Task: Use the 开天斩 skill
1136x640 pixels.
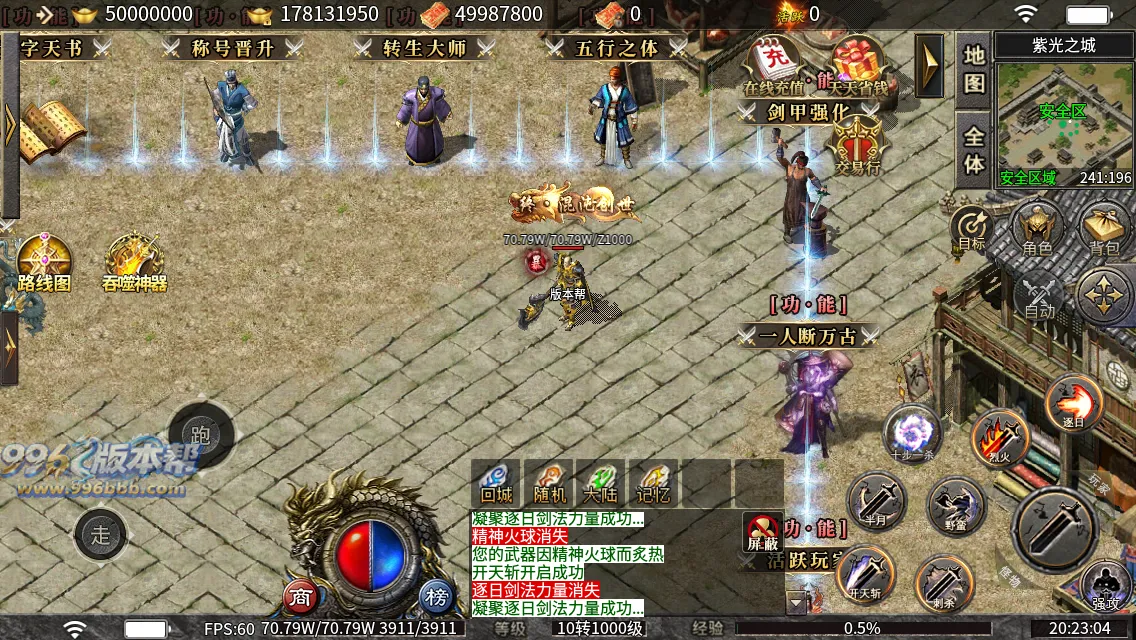Action: click(865, 575)
